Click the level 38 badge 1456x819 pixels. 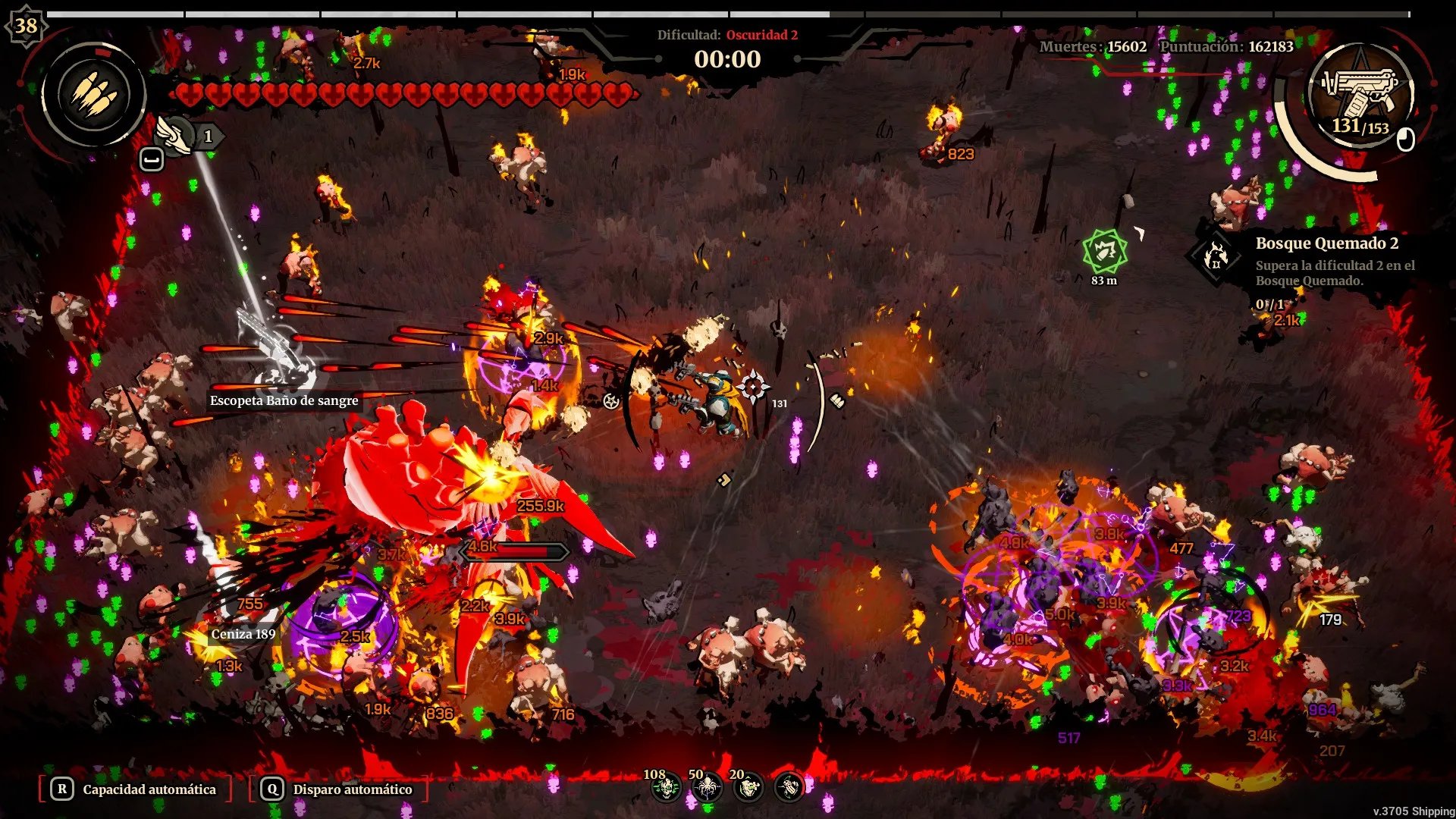(x=26, y=26)
